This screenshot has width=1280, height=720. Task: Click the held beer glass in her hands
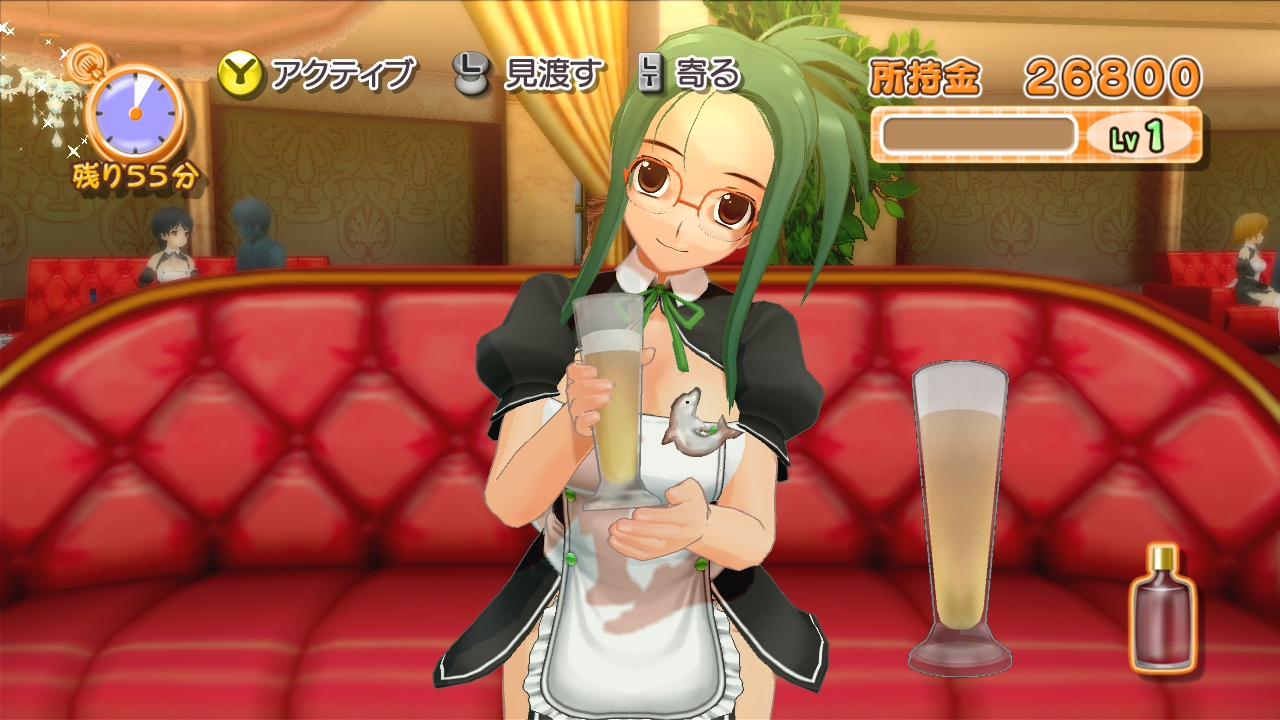(608, 420)
